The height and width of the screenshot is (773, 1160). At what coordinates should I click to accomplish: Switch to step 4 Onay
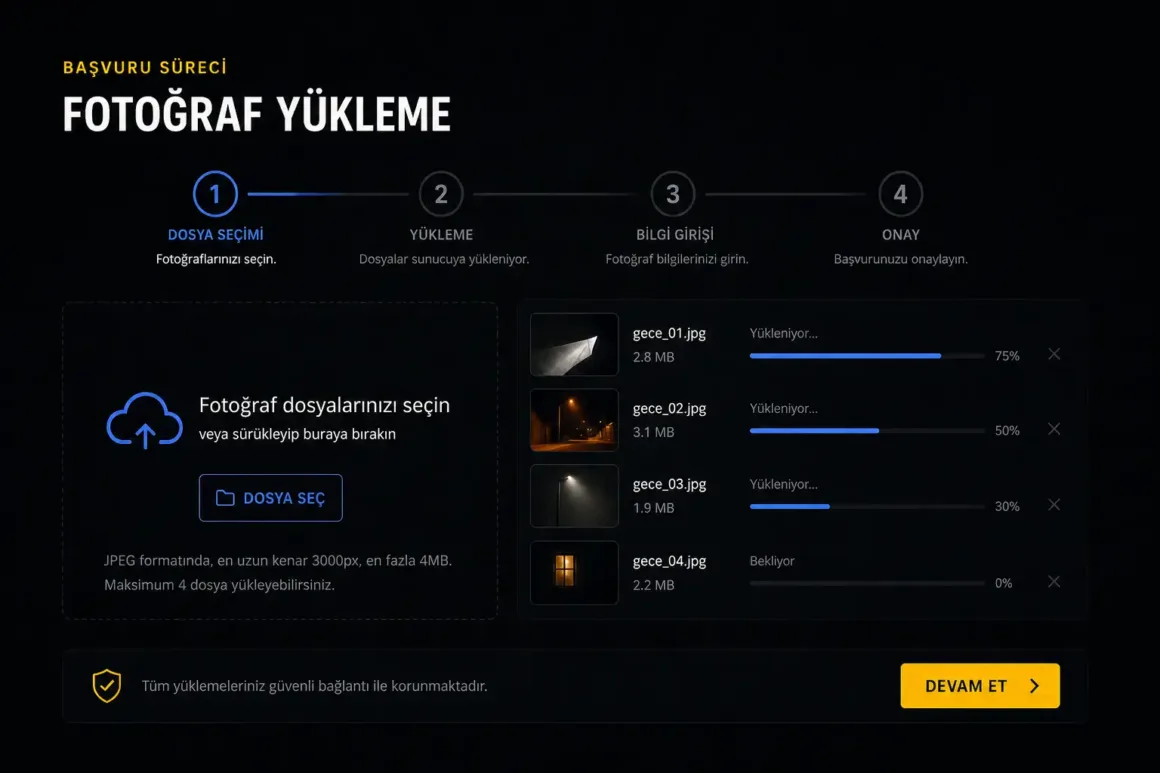900,194
